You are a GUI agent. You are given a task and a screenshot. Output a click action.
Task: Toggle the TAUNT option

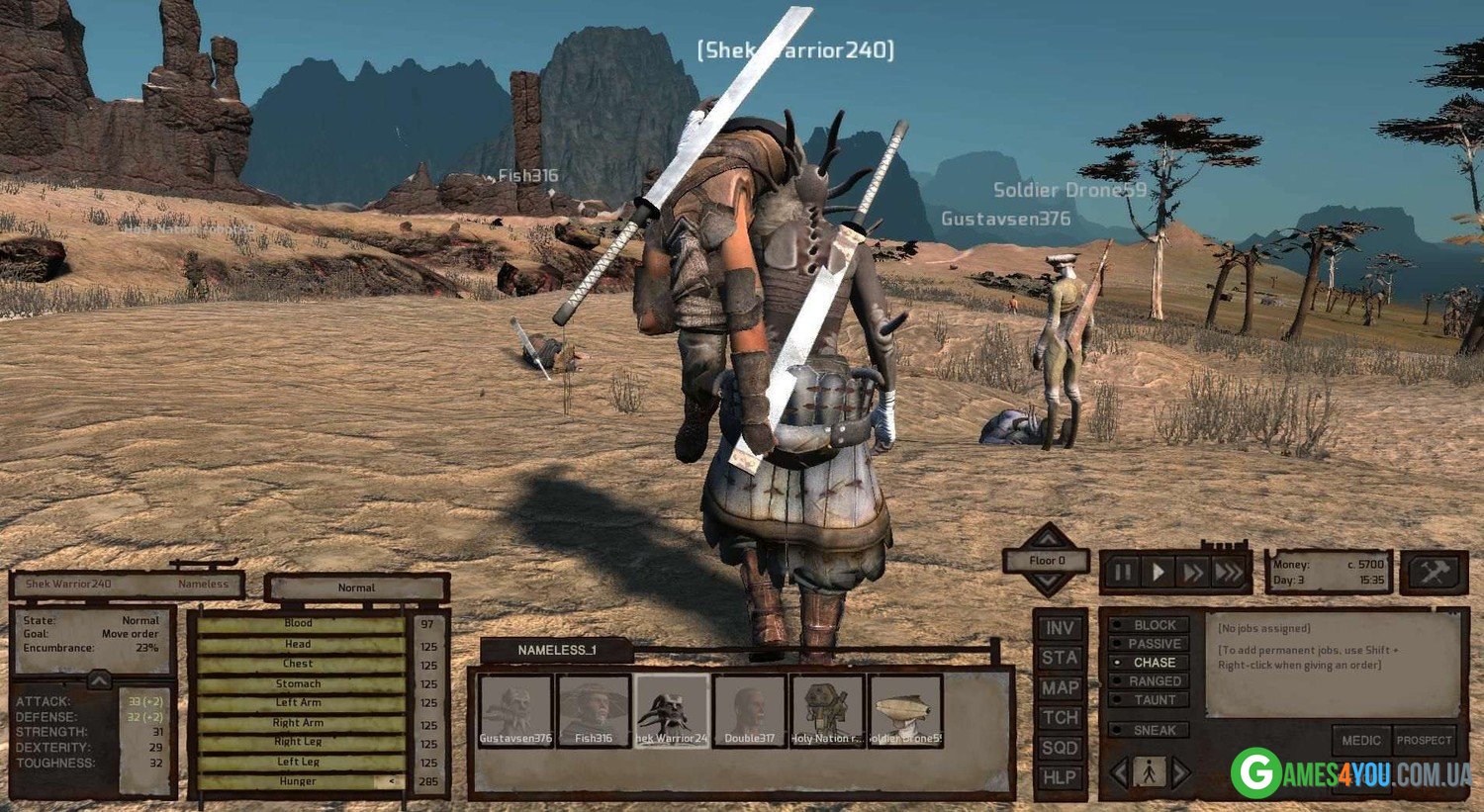pos(1148,700)
